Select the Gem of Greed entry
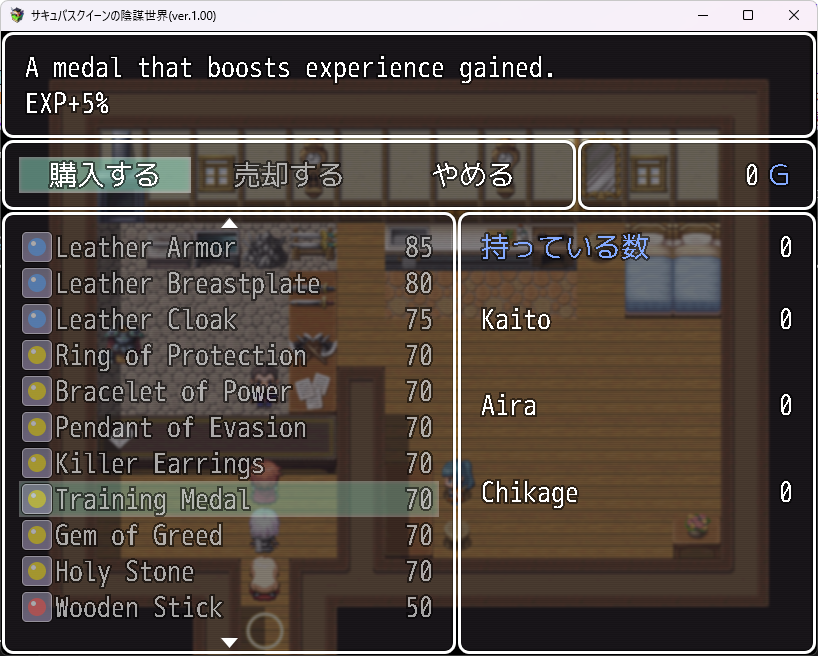 (229, 535)
